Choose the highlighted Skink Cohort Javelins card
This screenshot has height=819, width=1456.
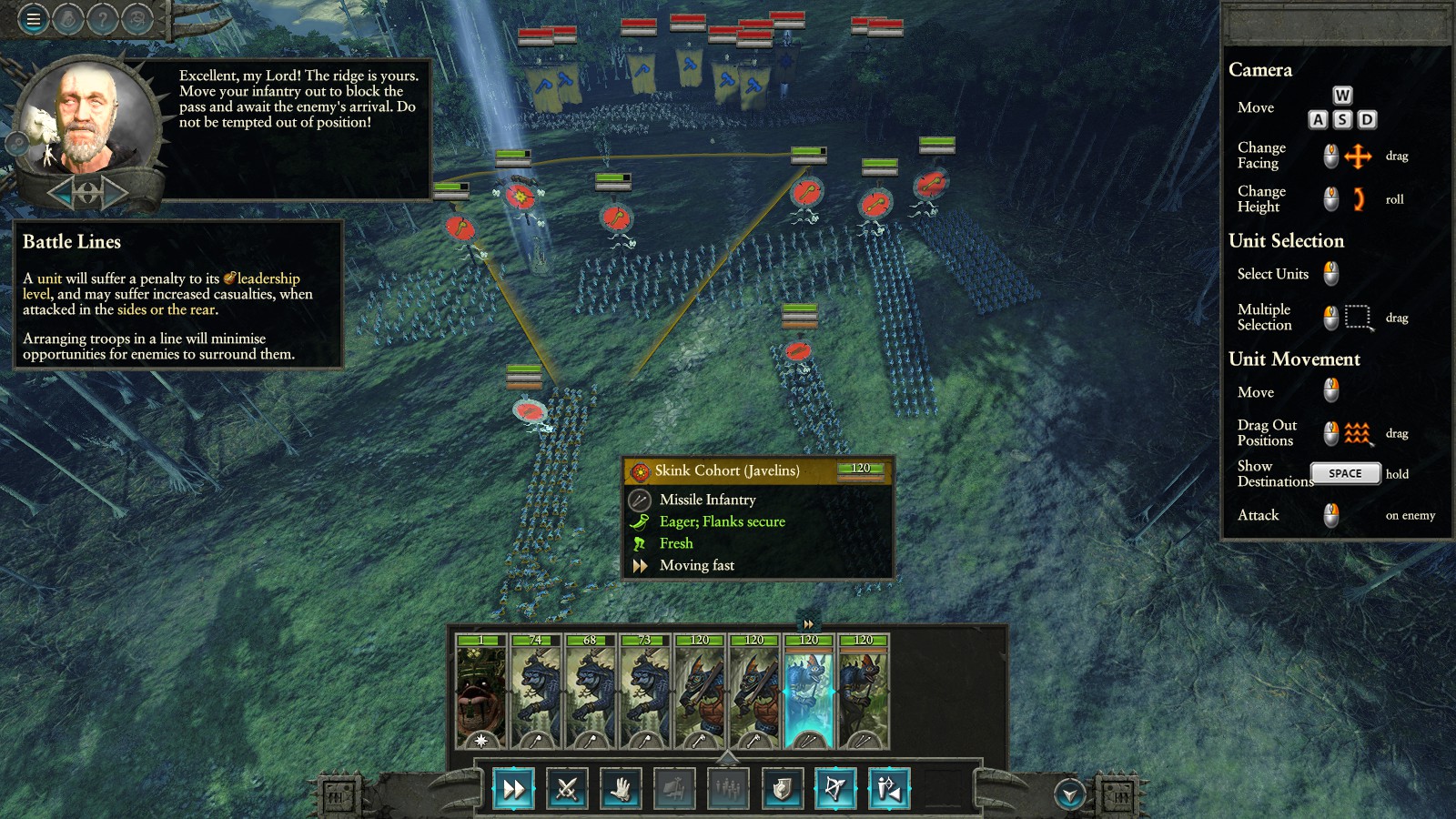pos(808,692)
